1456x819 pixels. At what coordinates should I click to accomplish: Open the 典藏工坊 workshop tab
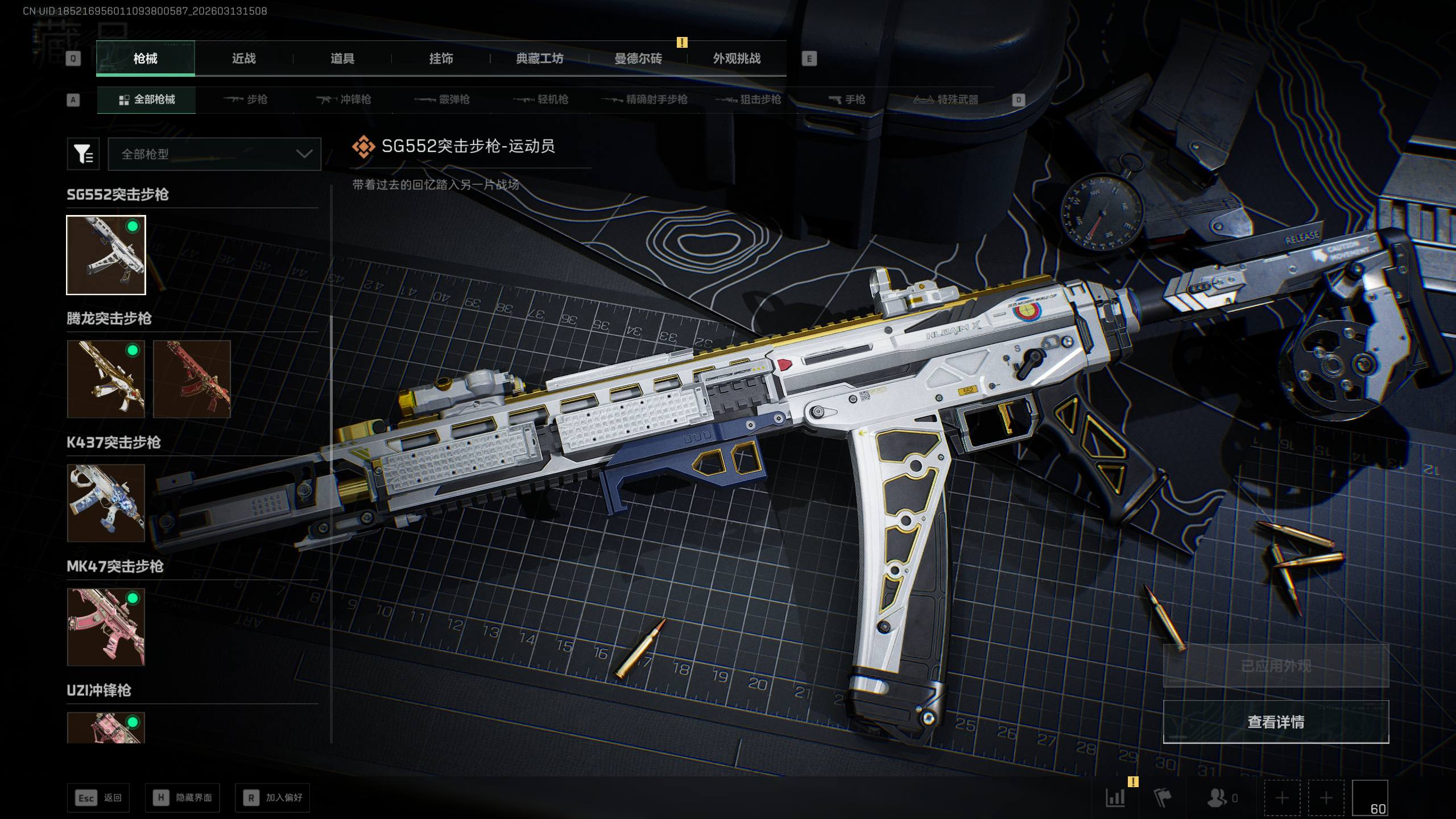[x=539, y=59]
